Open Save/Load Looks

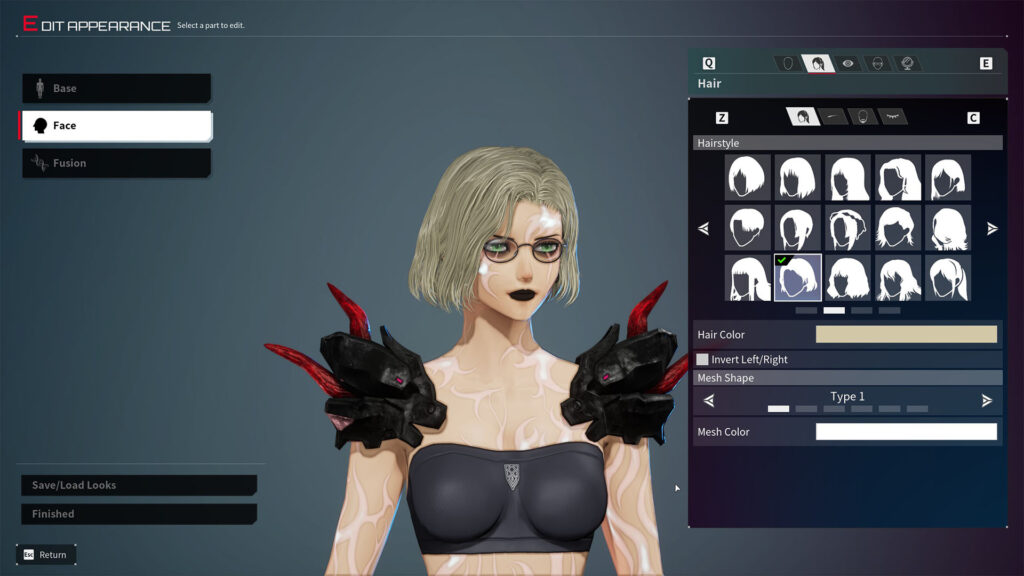point(138,485)
